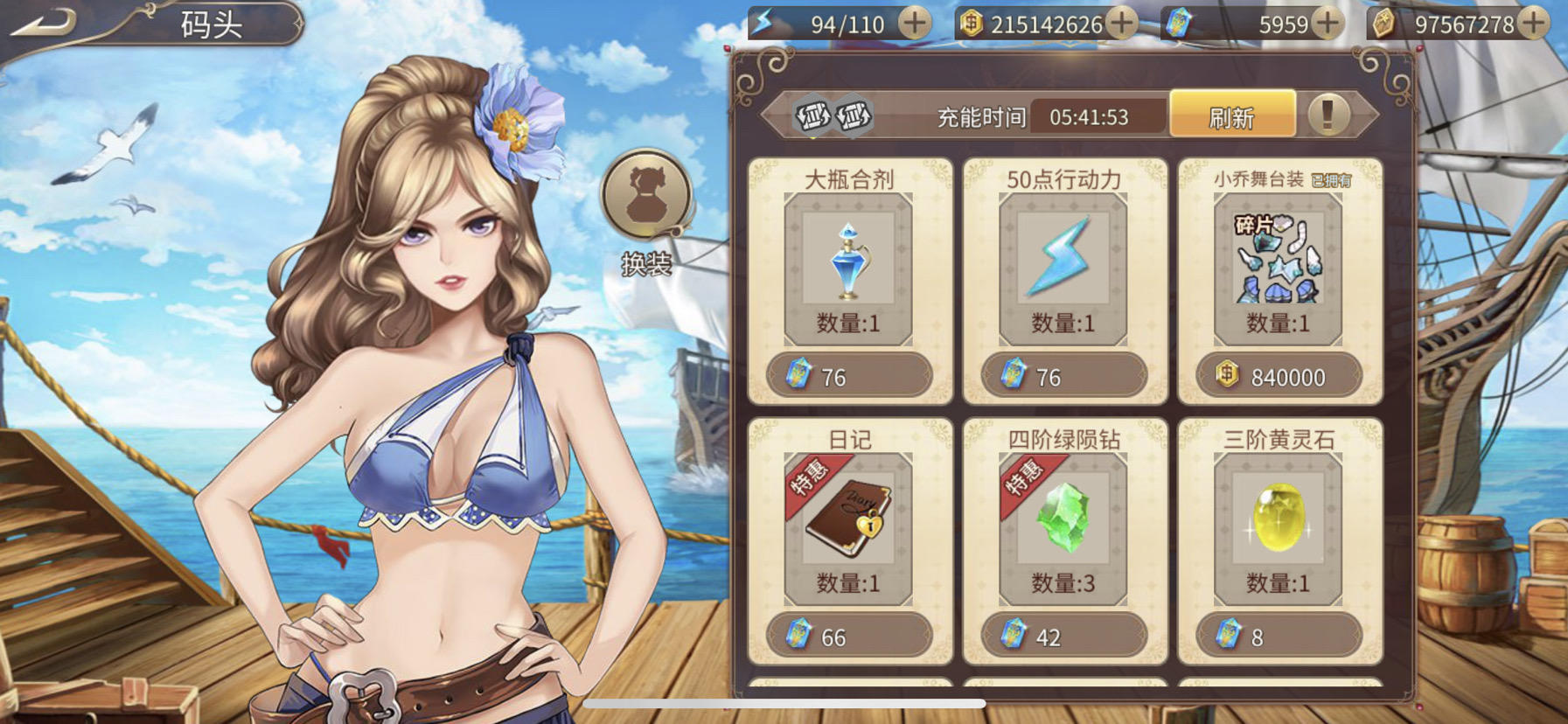1568x724 pixels.
Task: Buy 小乔舞台装 fragment for 840000 gold
Action: tap(1279, 377)
